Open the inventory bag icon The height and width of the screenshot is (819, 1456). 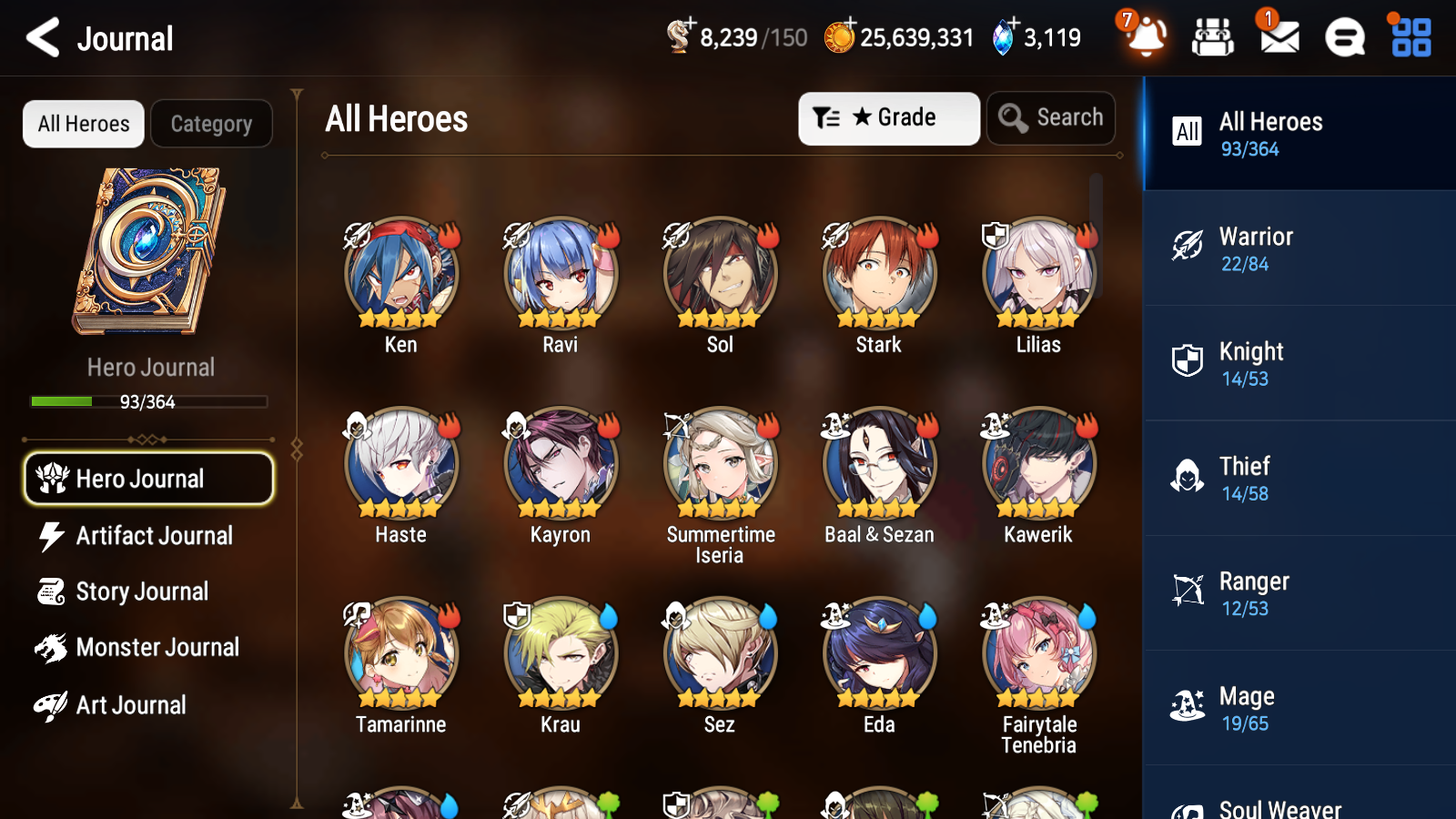(x=1212, y=38)
